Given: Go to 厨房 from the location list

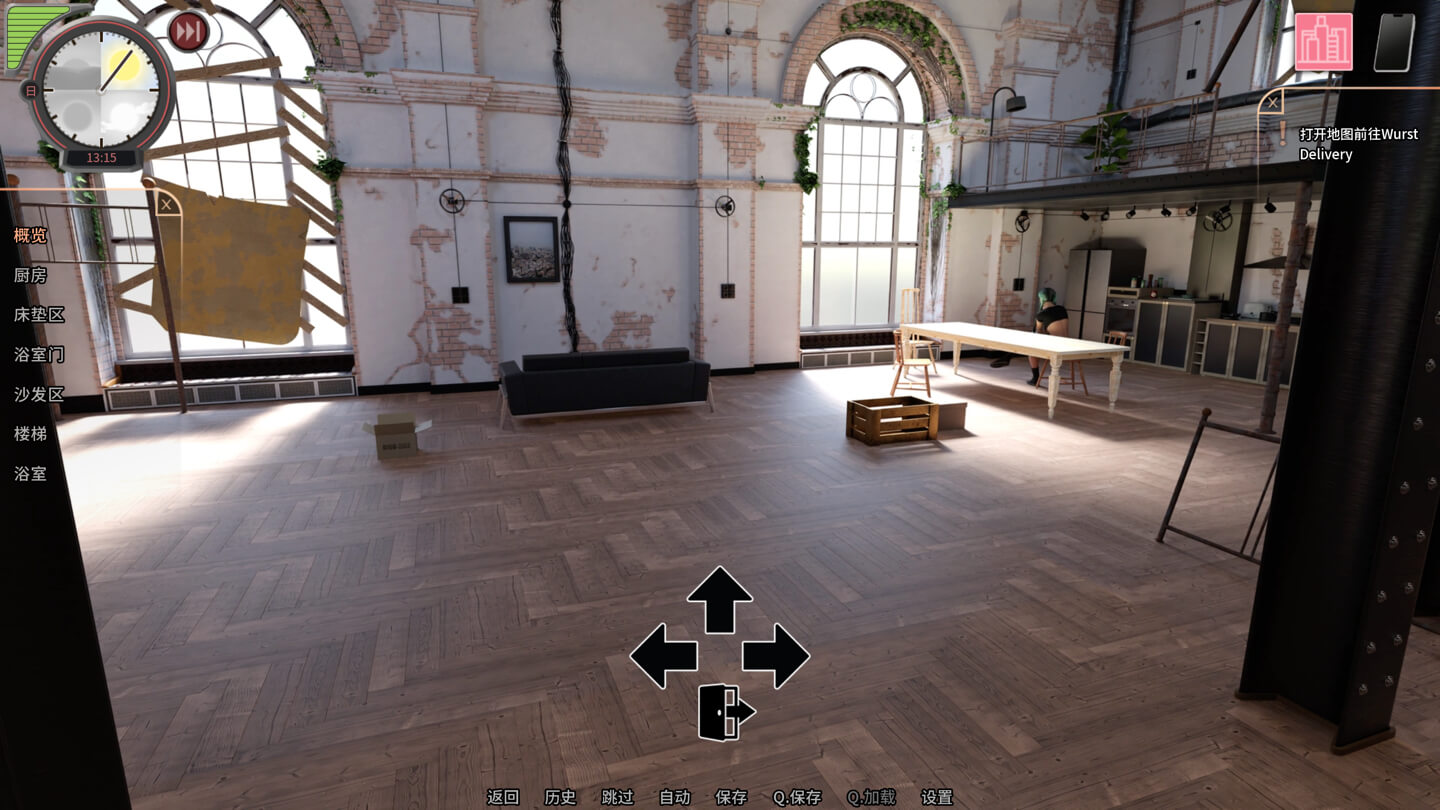Looking at the screenshot, I should (x=30, y=275).
